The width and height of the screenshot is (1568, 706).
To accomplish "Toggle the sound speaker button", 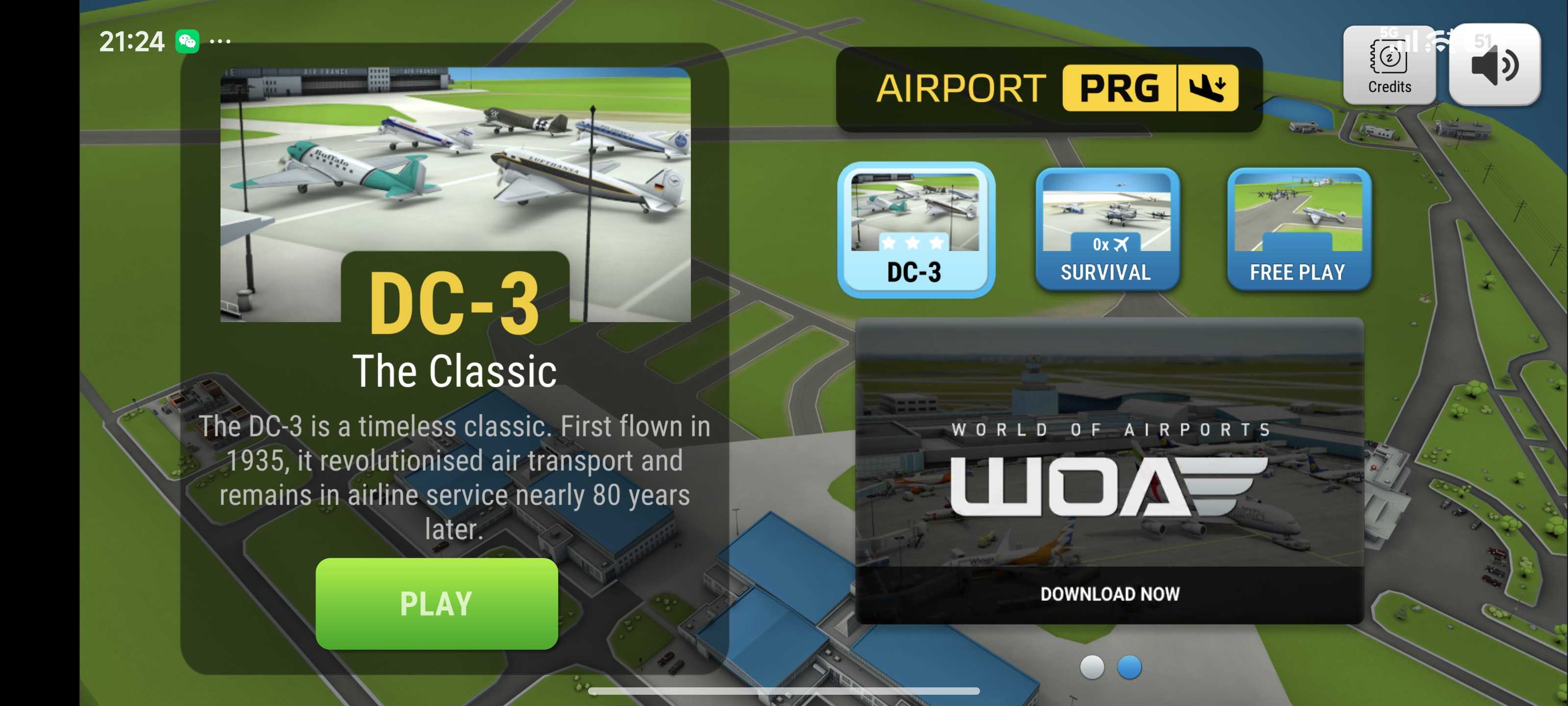I will pos(1494,65).
